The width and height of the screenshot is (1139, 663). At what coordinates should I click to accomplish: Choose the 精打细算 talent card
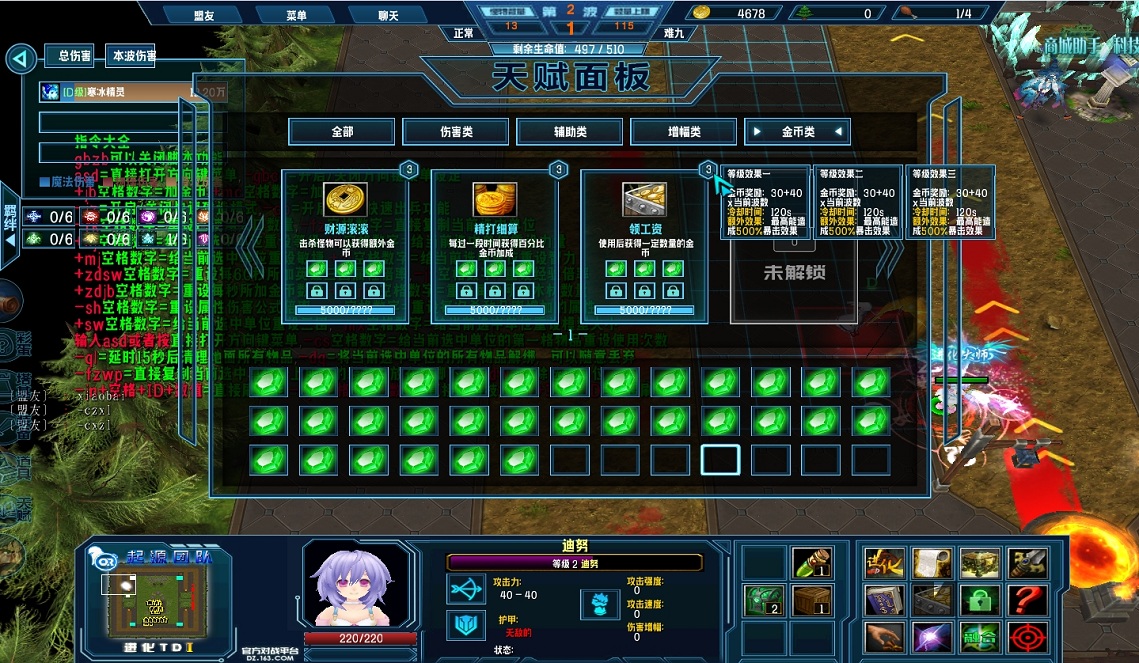tap(494, 245)
